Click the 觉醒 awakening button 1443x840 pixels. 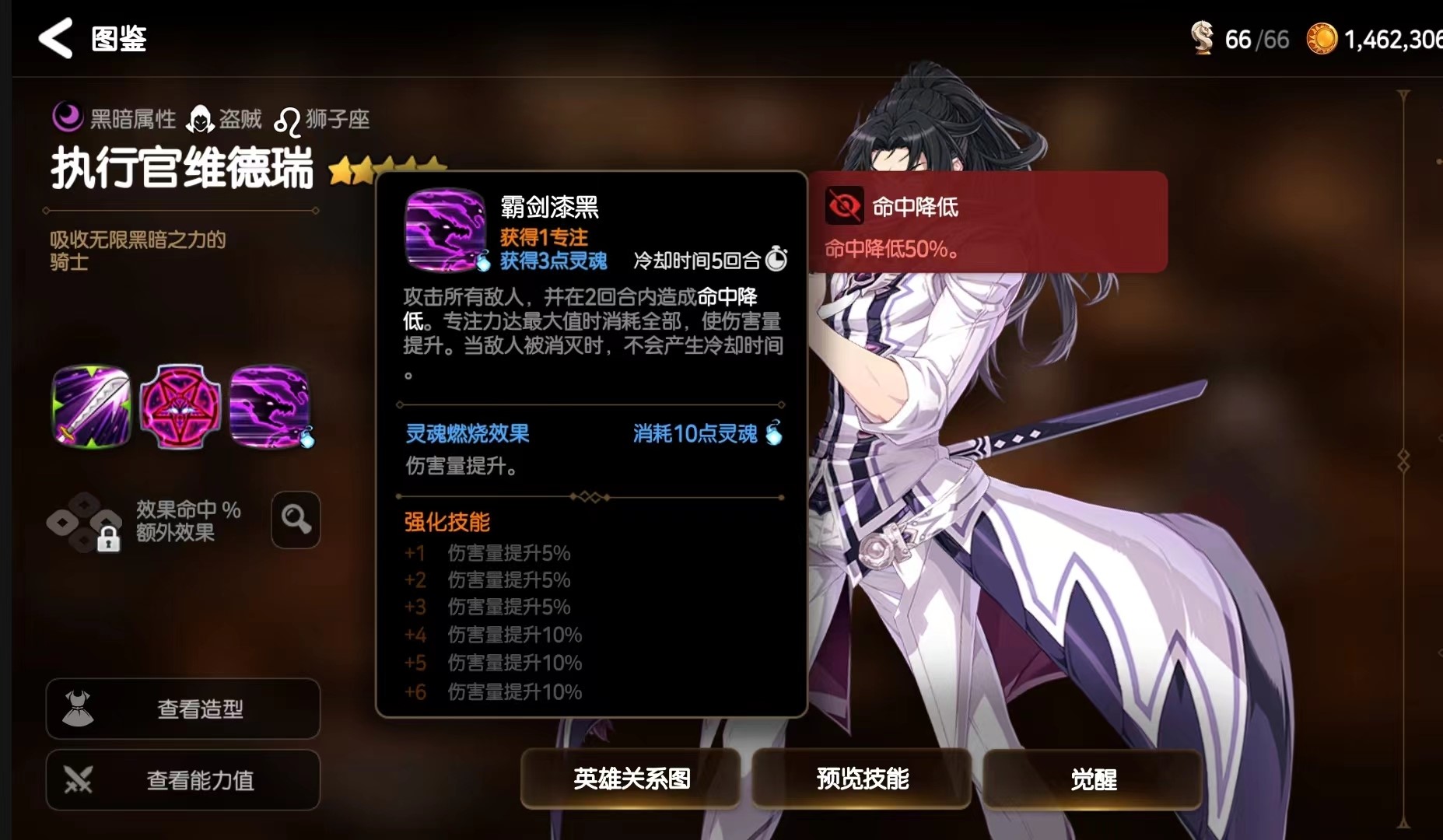click(x=1092, y=779)
